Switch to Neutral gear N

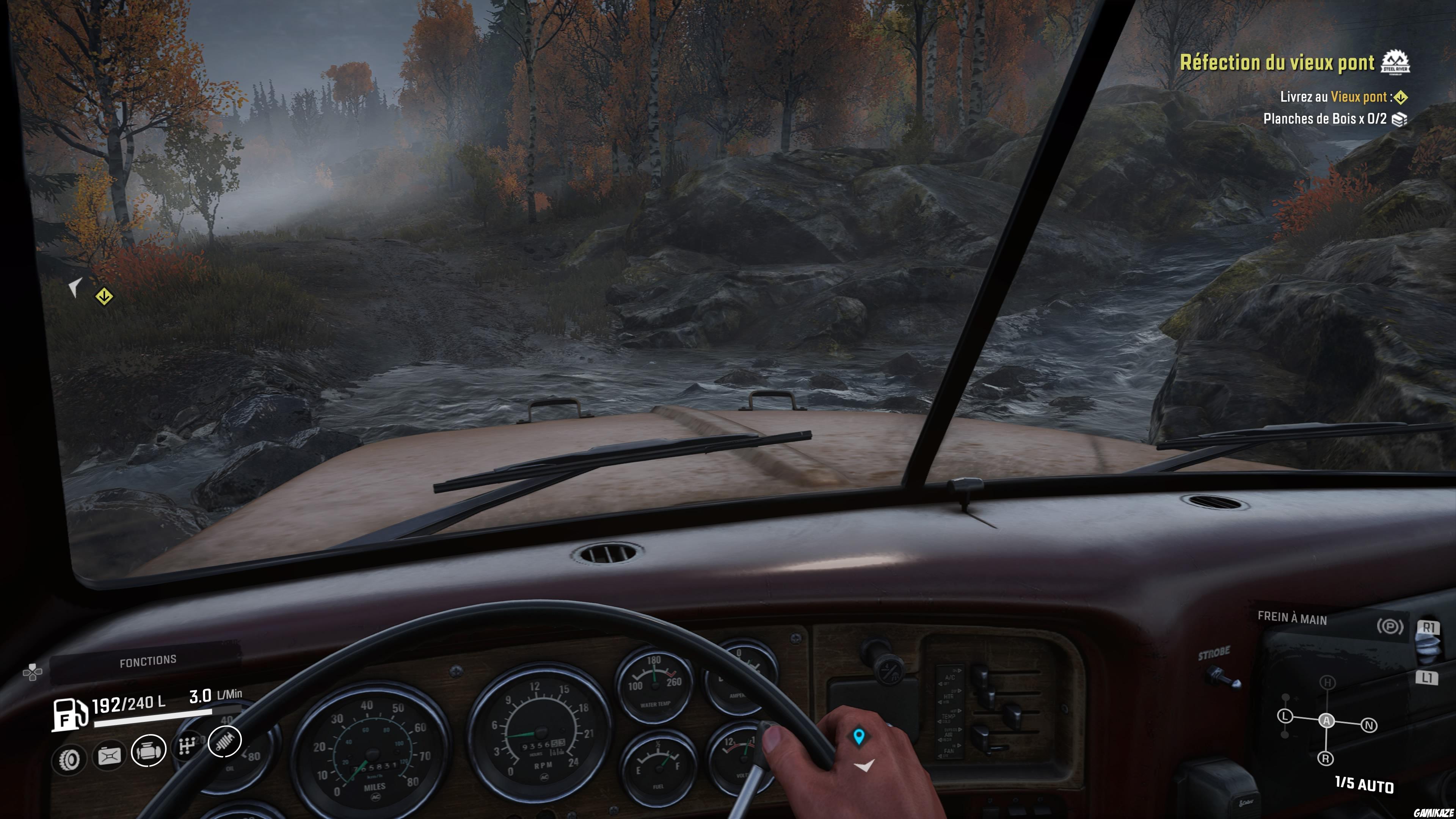(x=1369, y=725)
